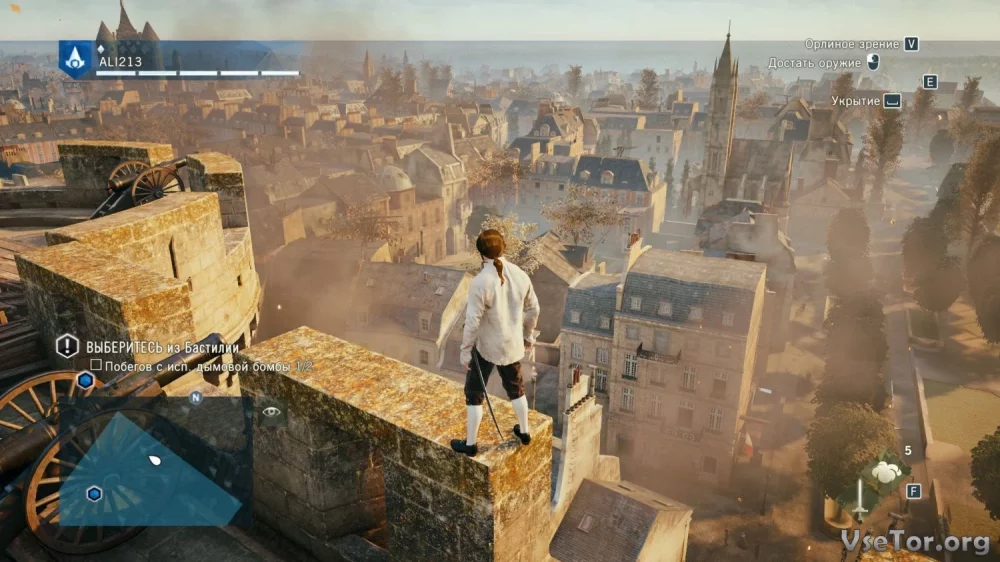The image size is (1000, 562).
Task: Select the exclamation mark objective icon
Action: point(67,346)
